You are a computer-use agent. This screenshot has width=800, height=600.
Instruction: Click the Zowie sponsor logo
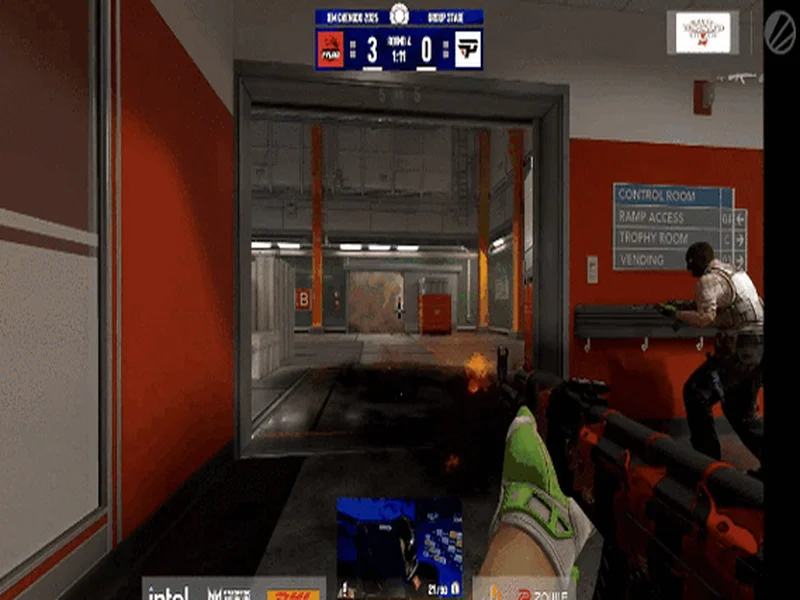point(530,590)
